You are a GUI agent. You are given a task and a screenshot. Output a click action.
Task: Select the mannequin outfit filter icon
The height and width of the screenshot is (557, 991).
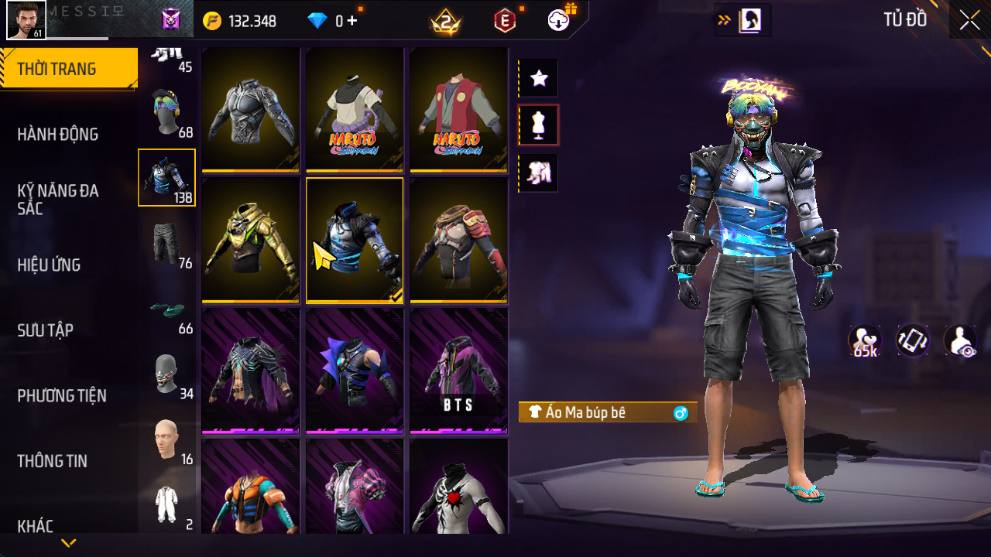pyautogui.click(x=539, y=125)
